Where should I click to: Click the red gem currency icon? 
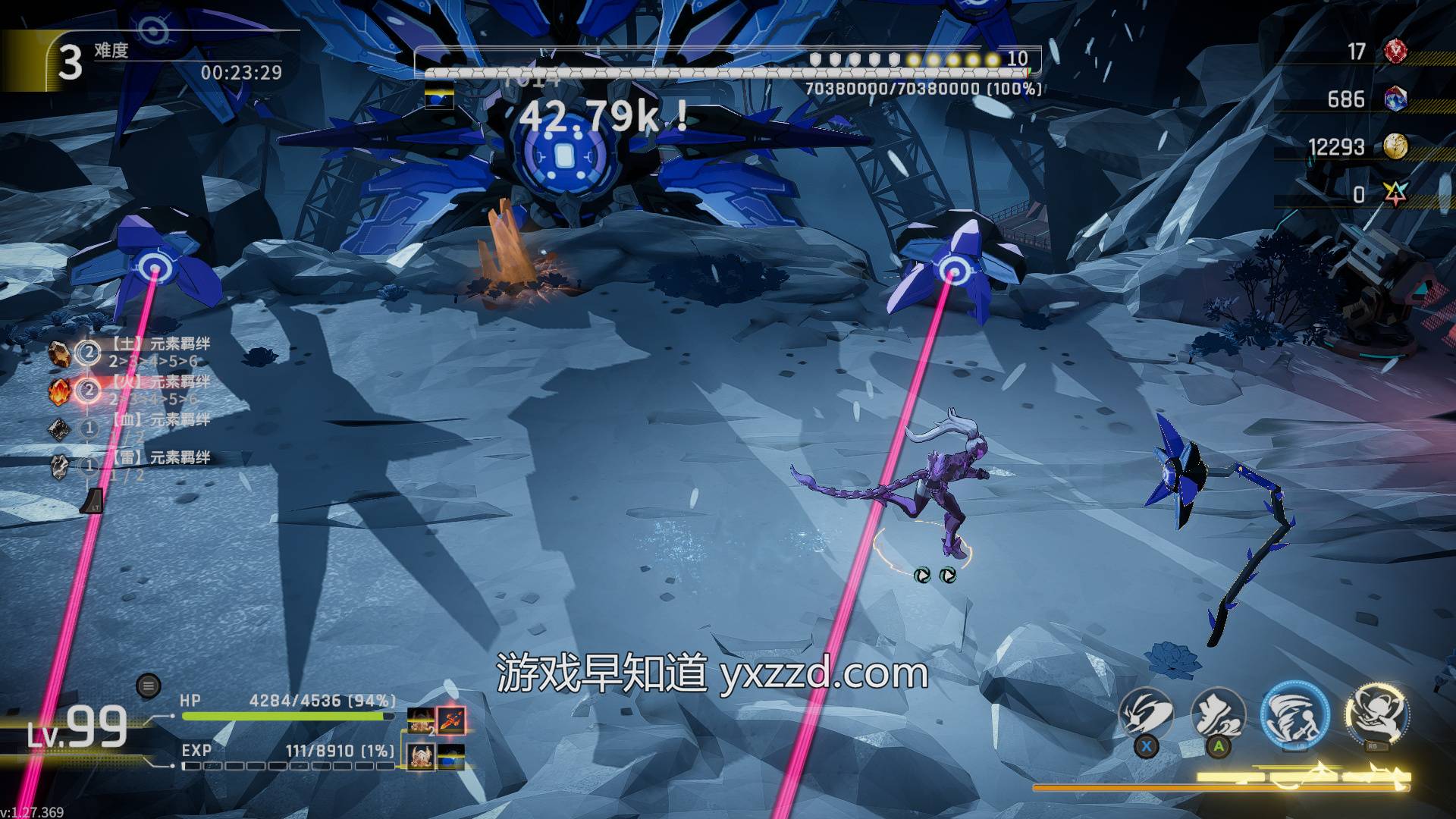[1395, 52]
